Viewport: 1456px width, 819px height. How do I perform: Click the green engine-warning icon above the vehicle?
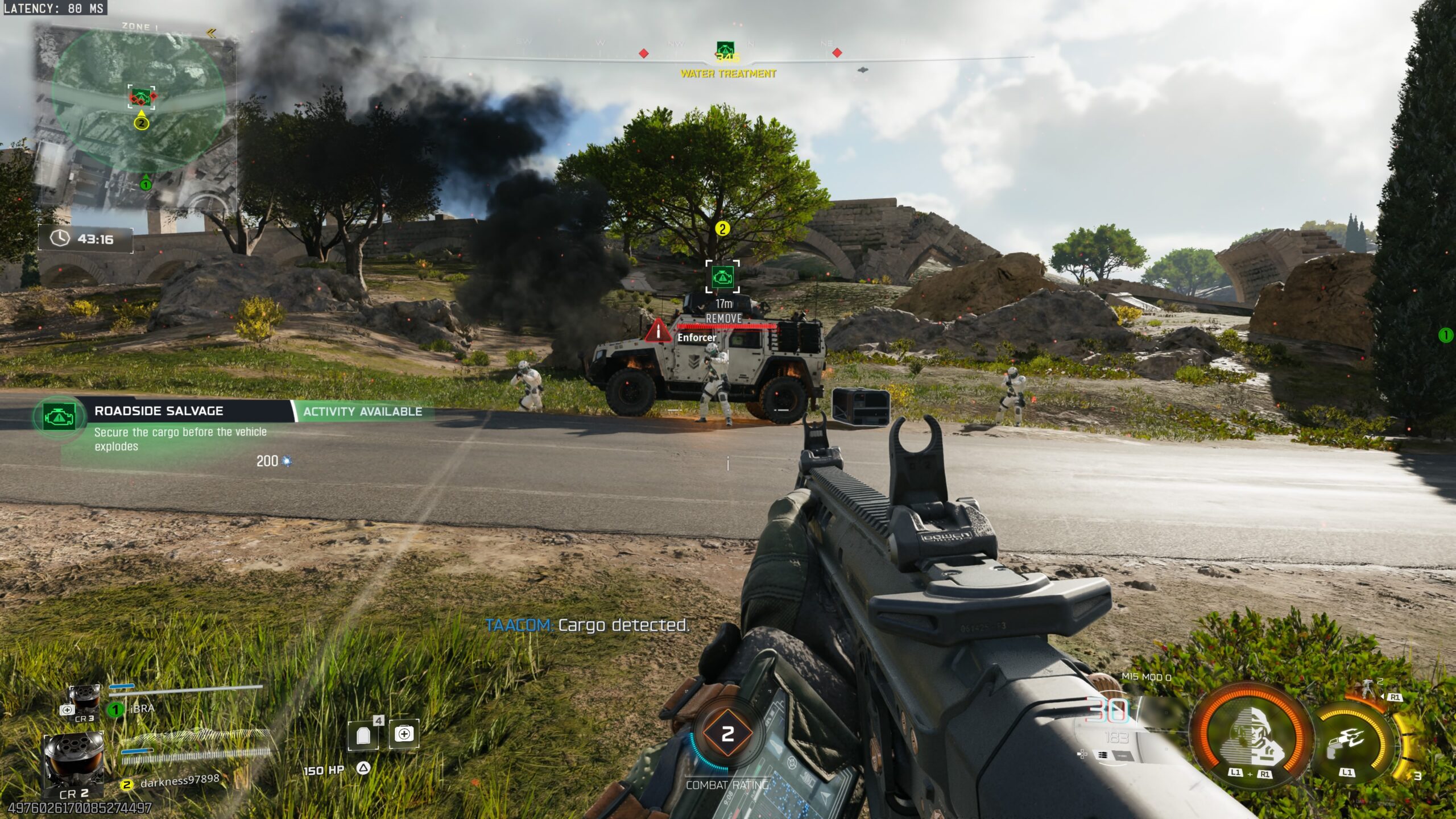coord(722,277)
